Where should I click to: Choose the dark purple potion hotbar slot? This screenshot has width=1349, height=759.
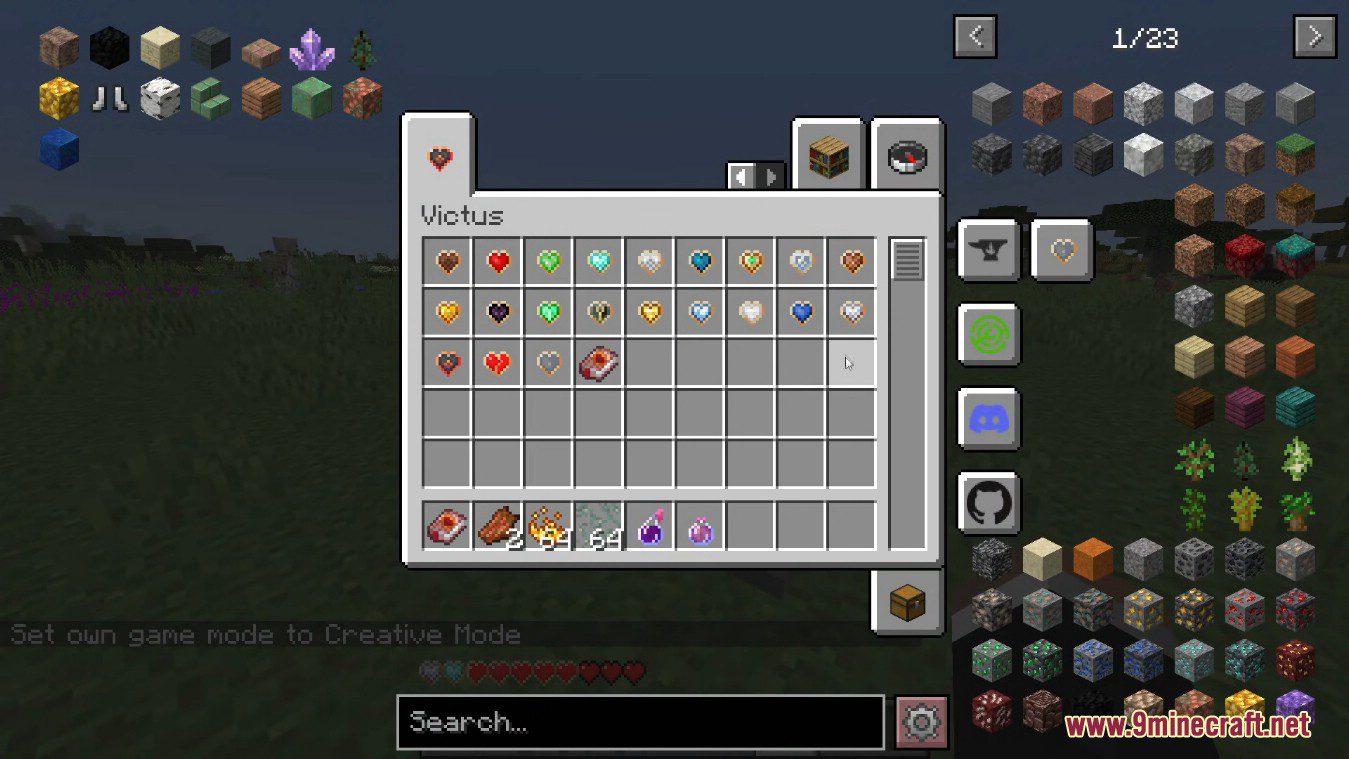[x=651, y=527]
